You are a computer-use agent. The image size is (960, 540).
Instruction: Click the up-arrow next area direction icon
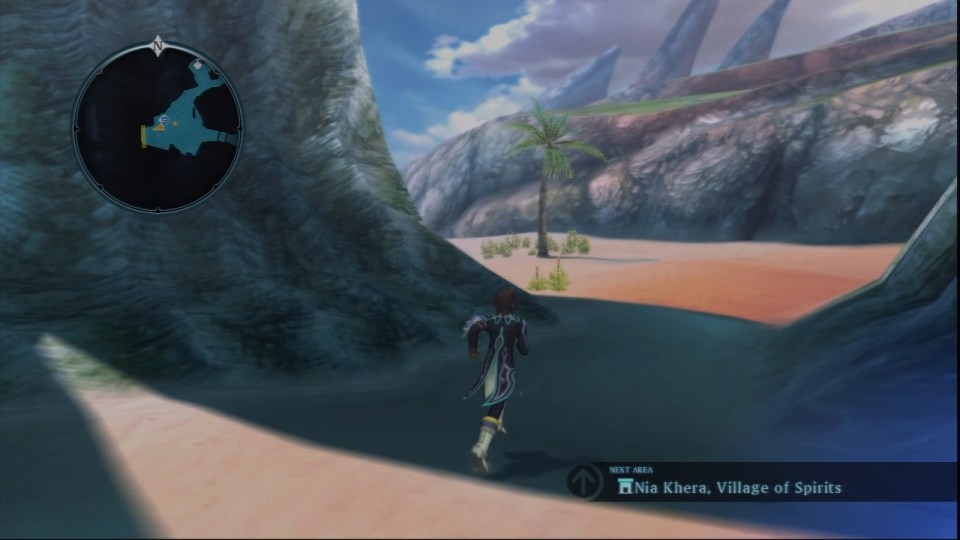[x=585, y=482]
